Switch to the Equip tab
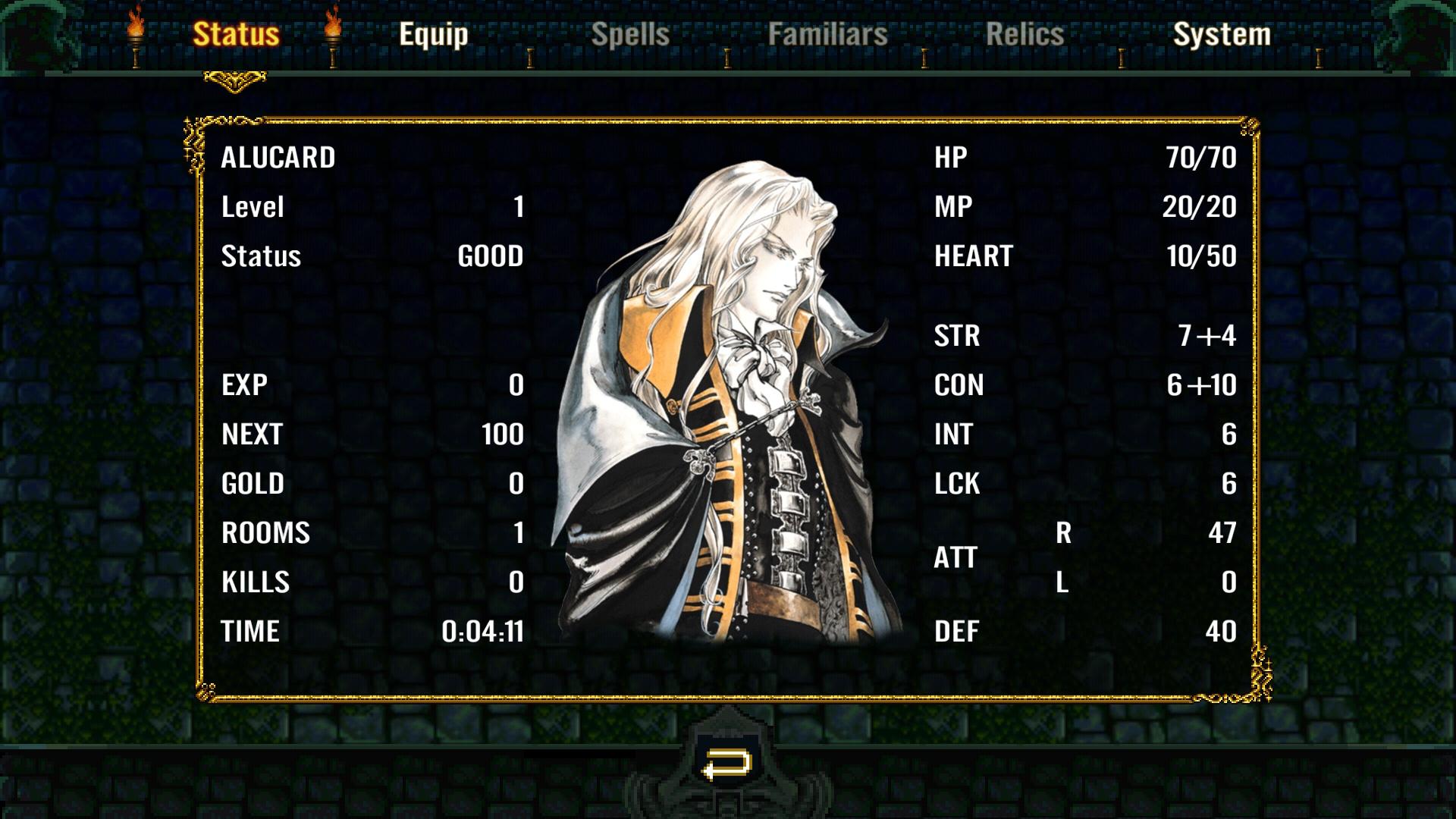The width and height of the screenshot is (1456, 819). point(434,33)
